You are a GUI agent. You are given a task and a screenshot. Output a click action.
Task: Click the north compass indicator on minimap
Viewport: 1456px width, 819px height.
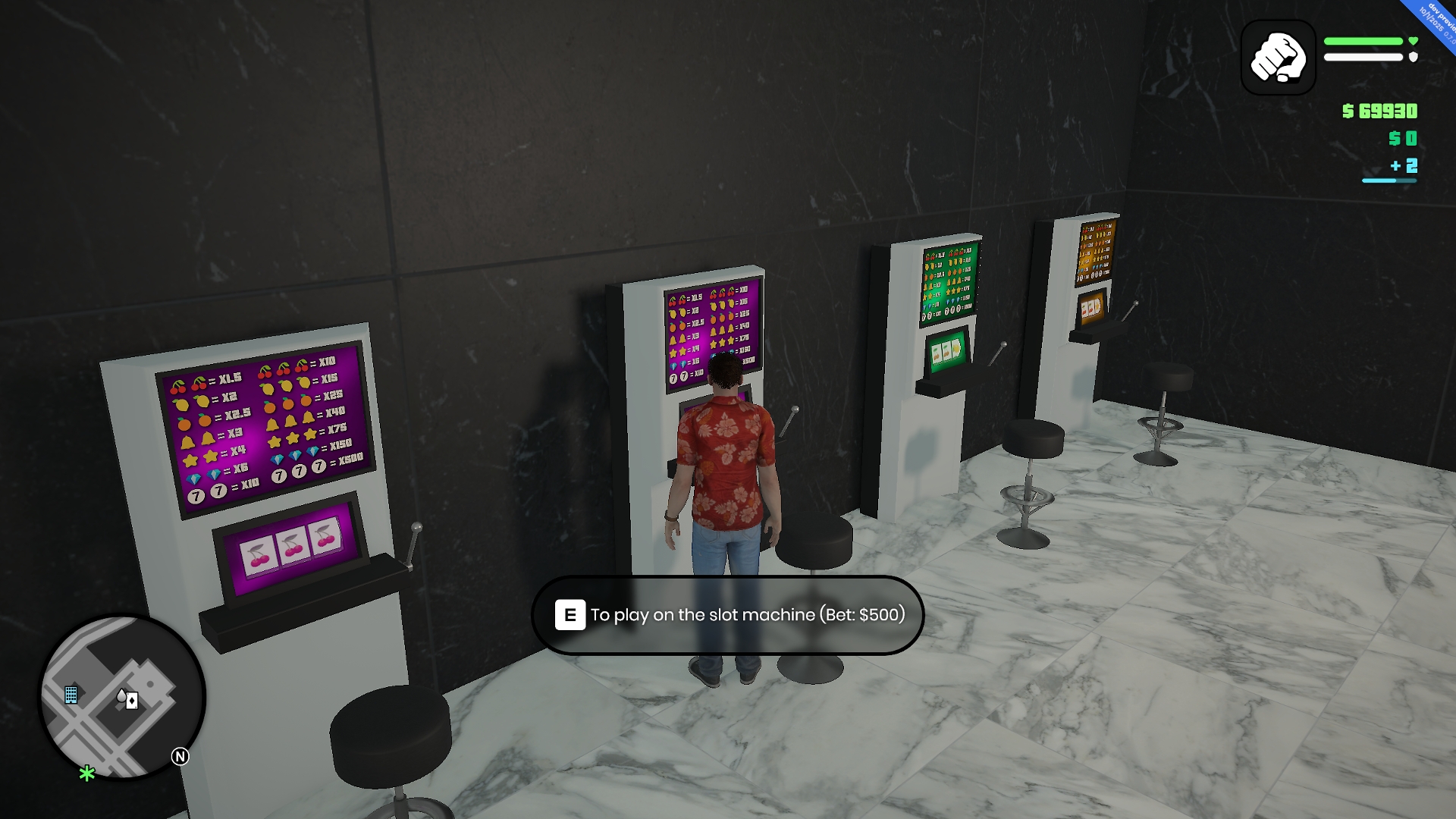click(x=180, y=756)
